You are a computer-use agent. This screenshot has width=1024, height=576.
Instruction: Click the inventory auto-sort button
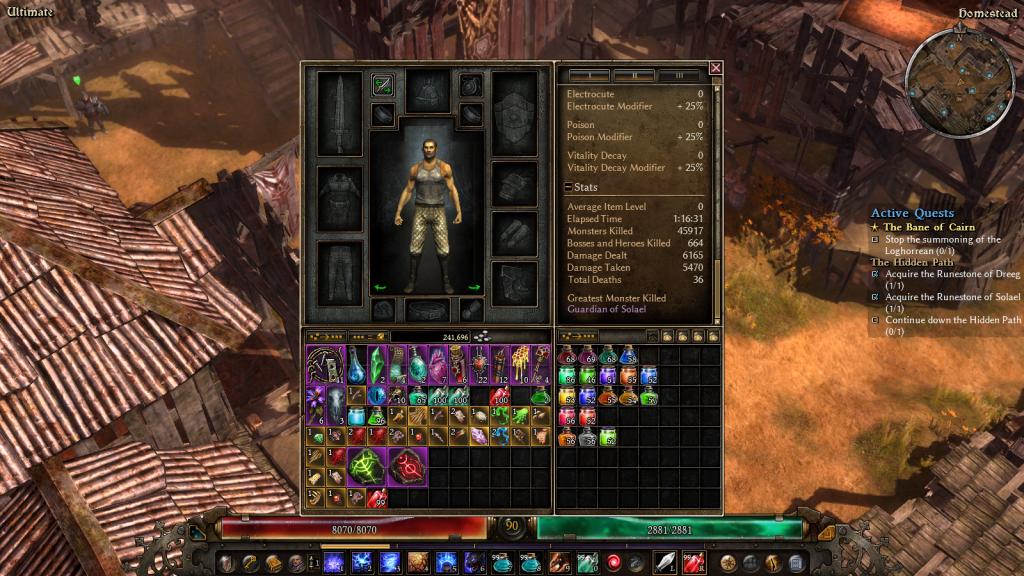pos(327,337)
